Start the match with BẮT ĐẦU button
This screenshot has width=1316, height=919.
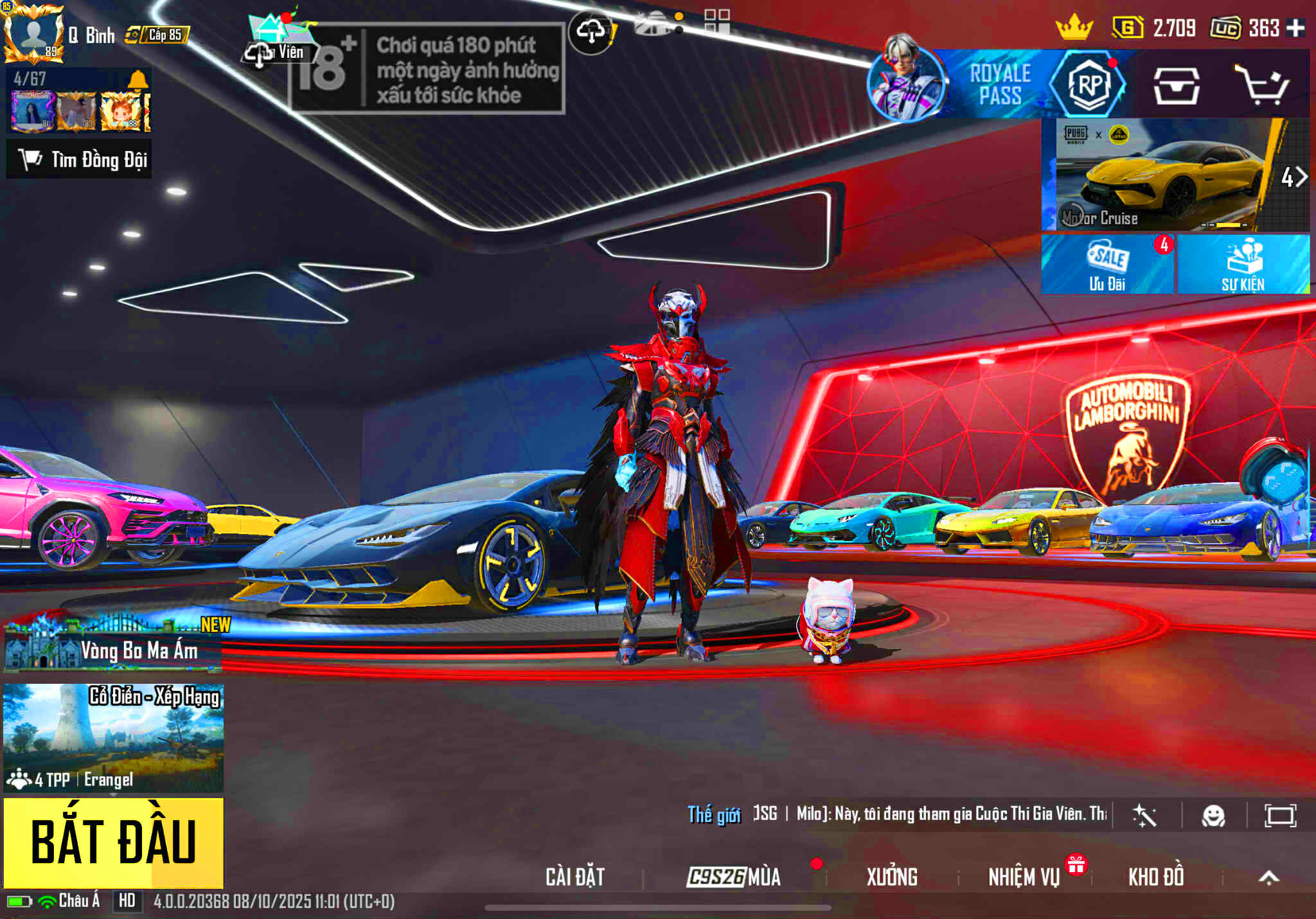114,842
